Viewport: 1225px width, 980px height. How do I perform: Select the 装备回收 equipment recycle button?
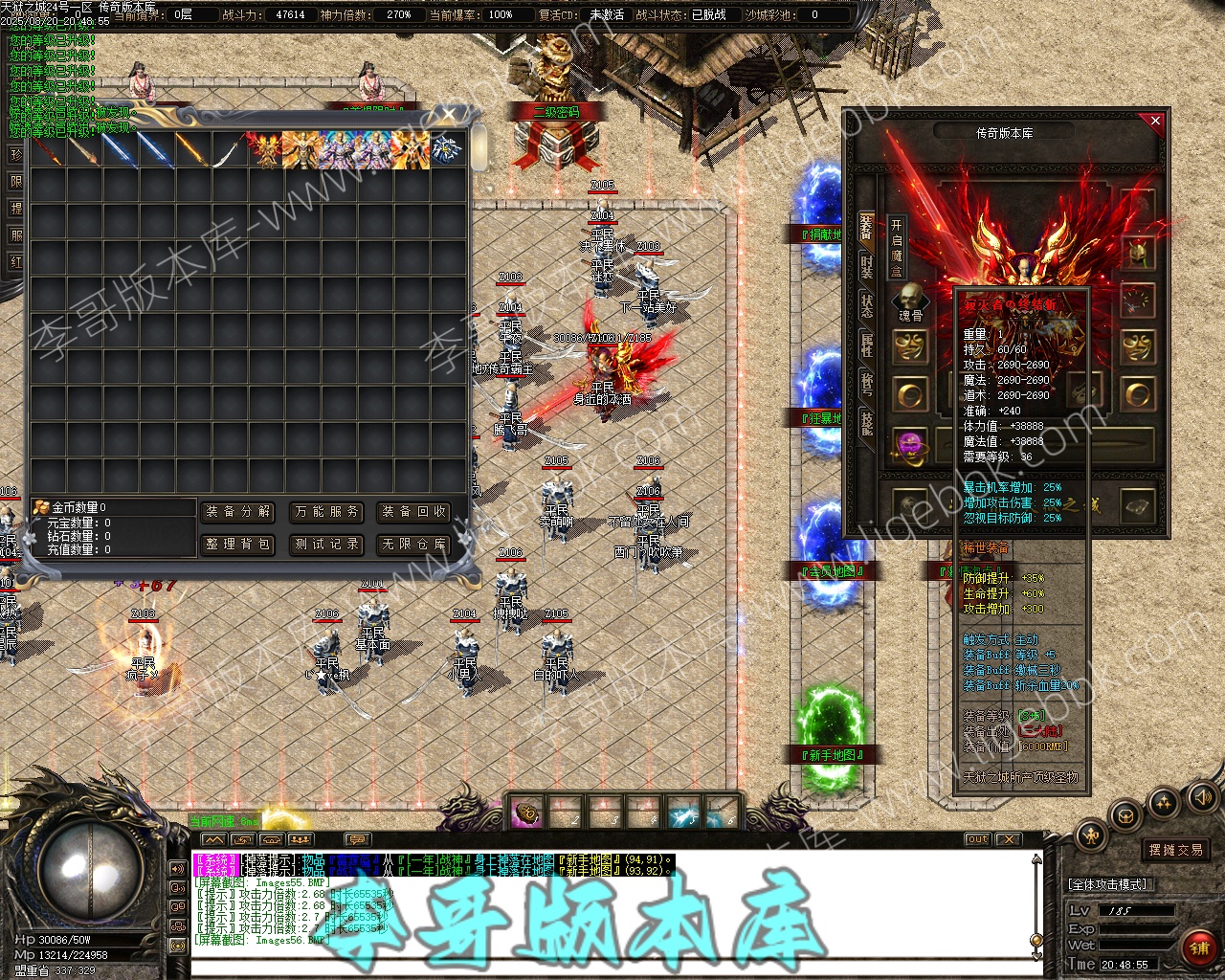pyautogui.click(x=414, y=512)
